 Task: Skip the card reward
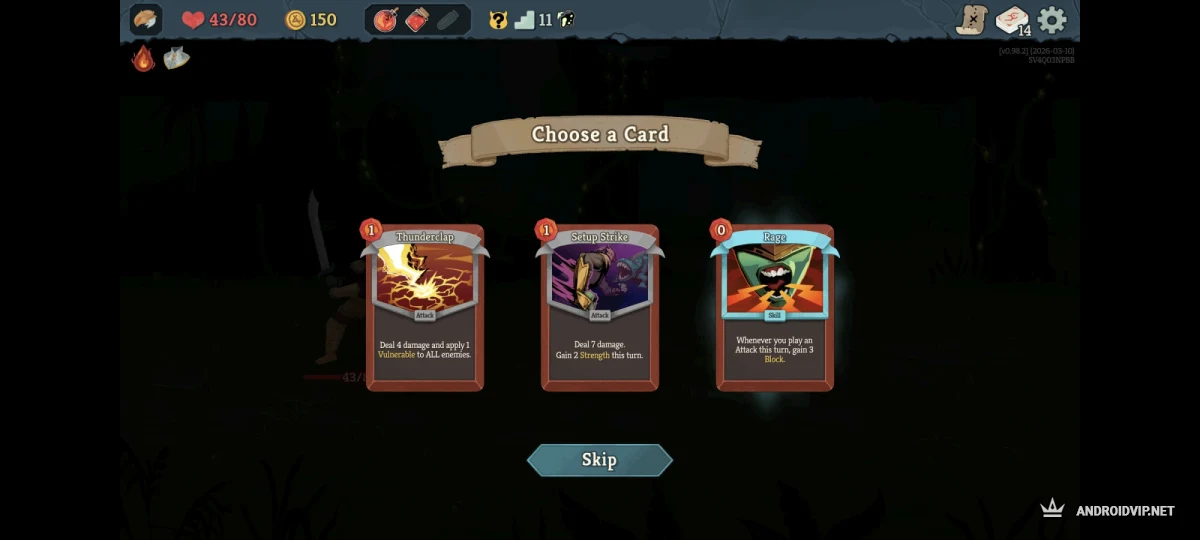click(x=599, y=460)
